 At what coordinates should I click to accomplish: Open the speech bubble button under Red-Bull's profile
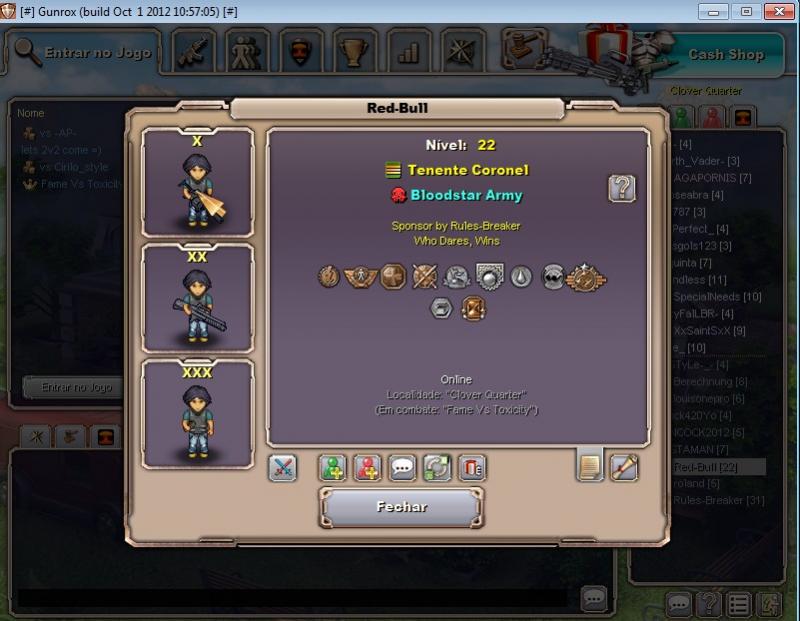tap(402, 468)
